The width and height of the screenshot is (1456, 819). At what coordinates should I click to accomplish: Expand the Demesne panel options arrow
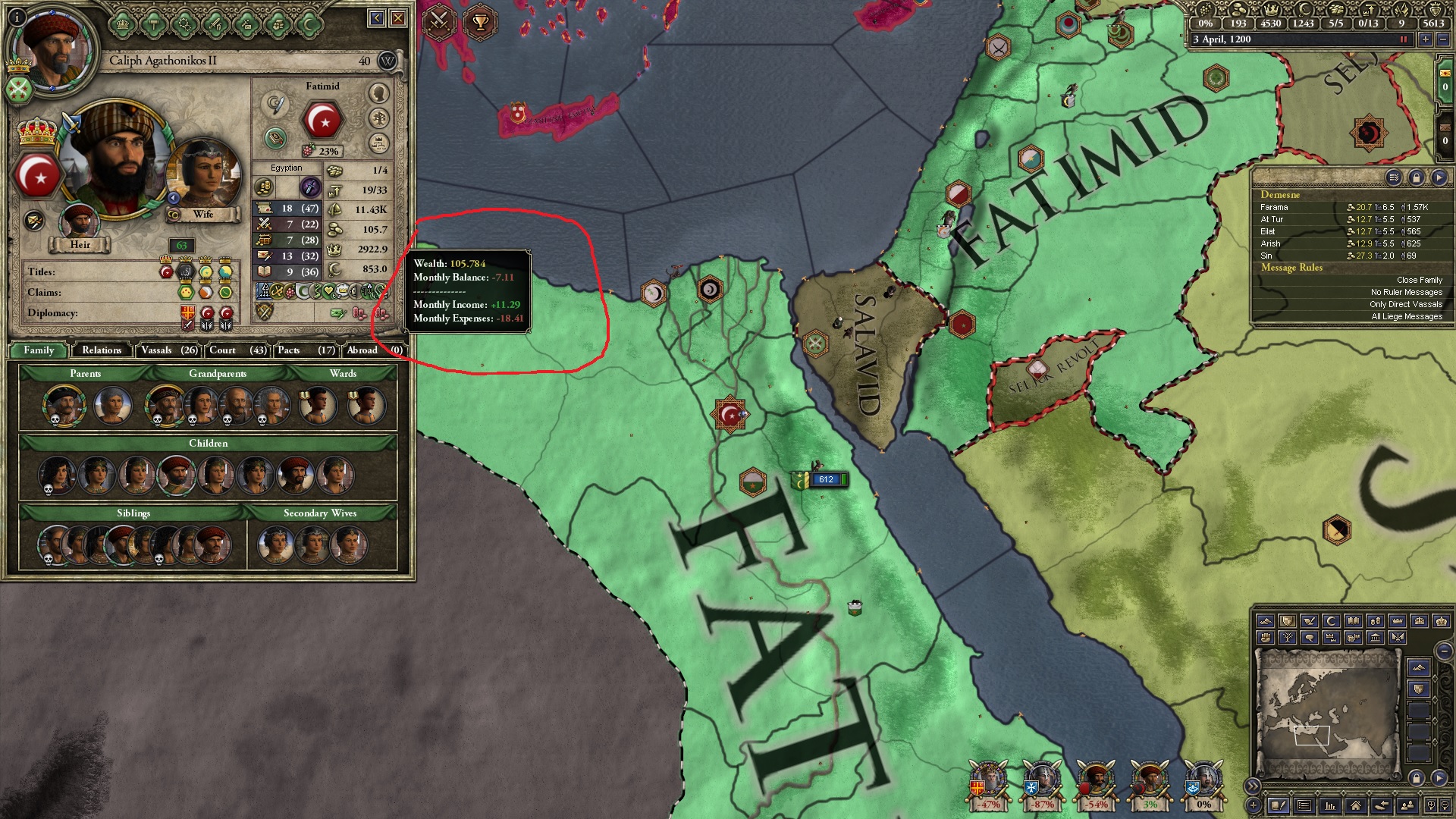click(1439, 177)
